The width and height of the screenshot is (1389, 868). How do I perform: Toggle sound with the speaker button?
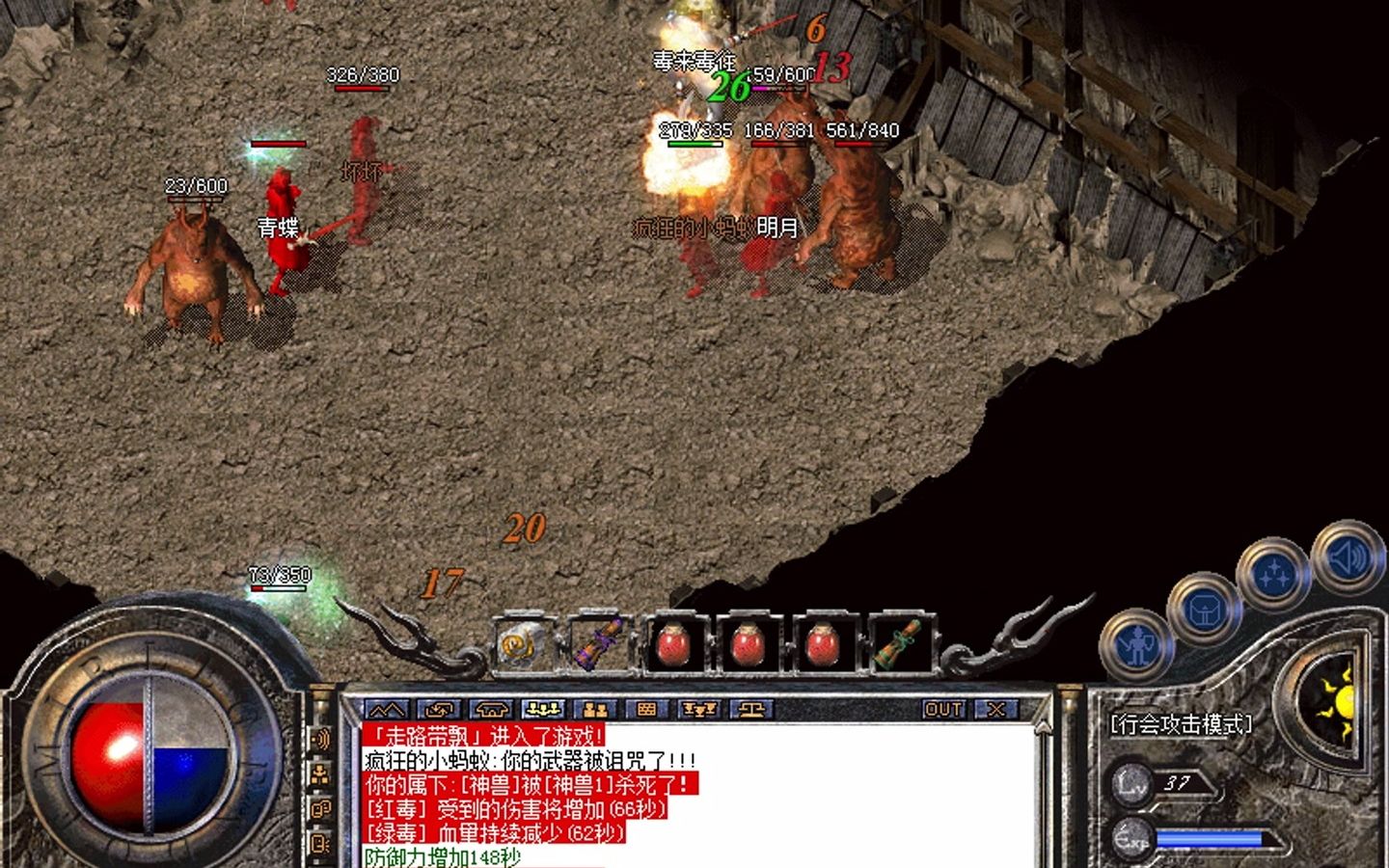(1345, 557)
